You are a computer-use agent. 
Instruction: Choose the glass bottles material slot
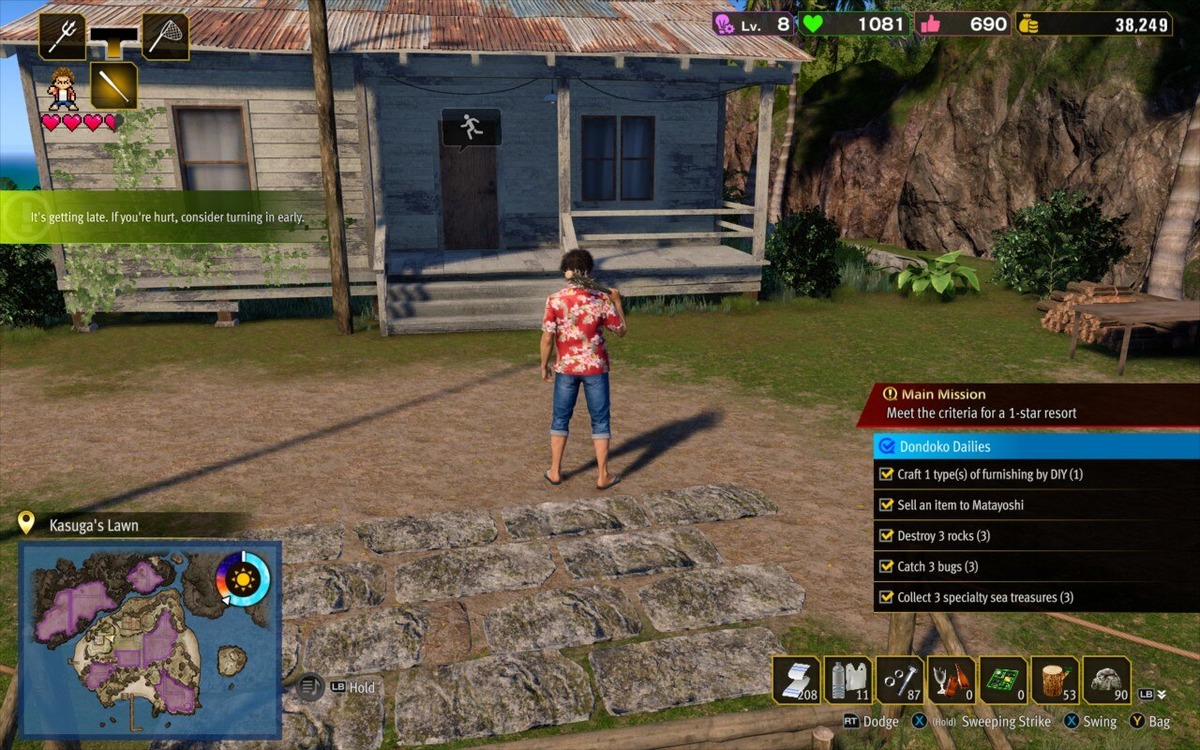pos(951,680)
